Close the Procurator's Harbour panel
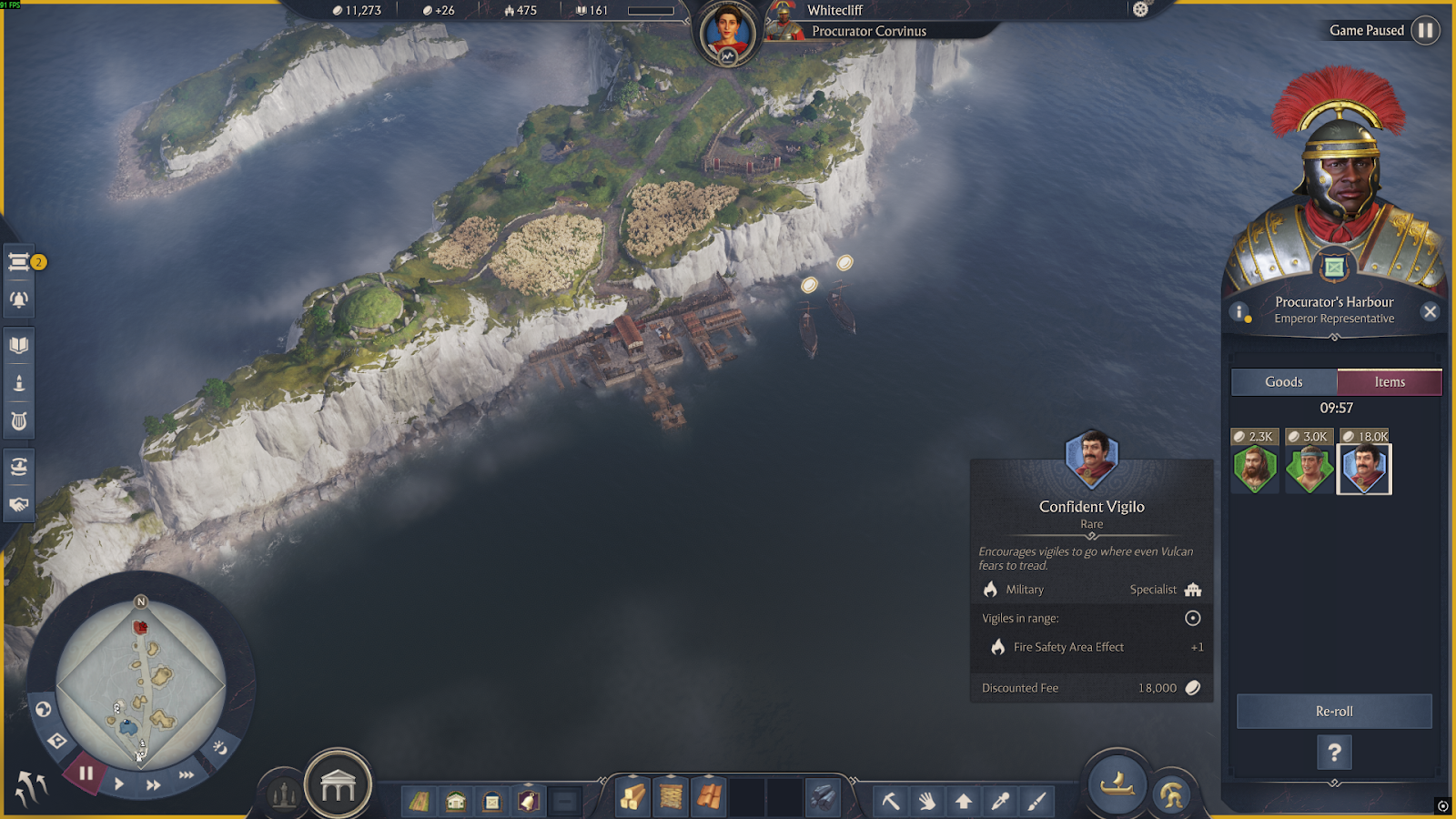The image size is (1456, 819). click(1430, 312)
